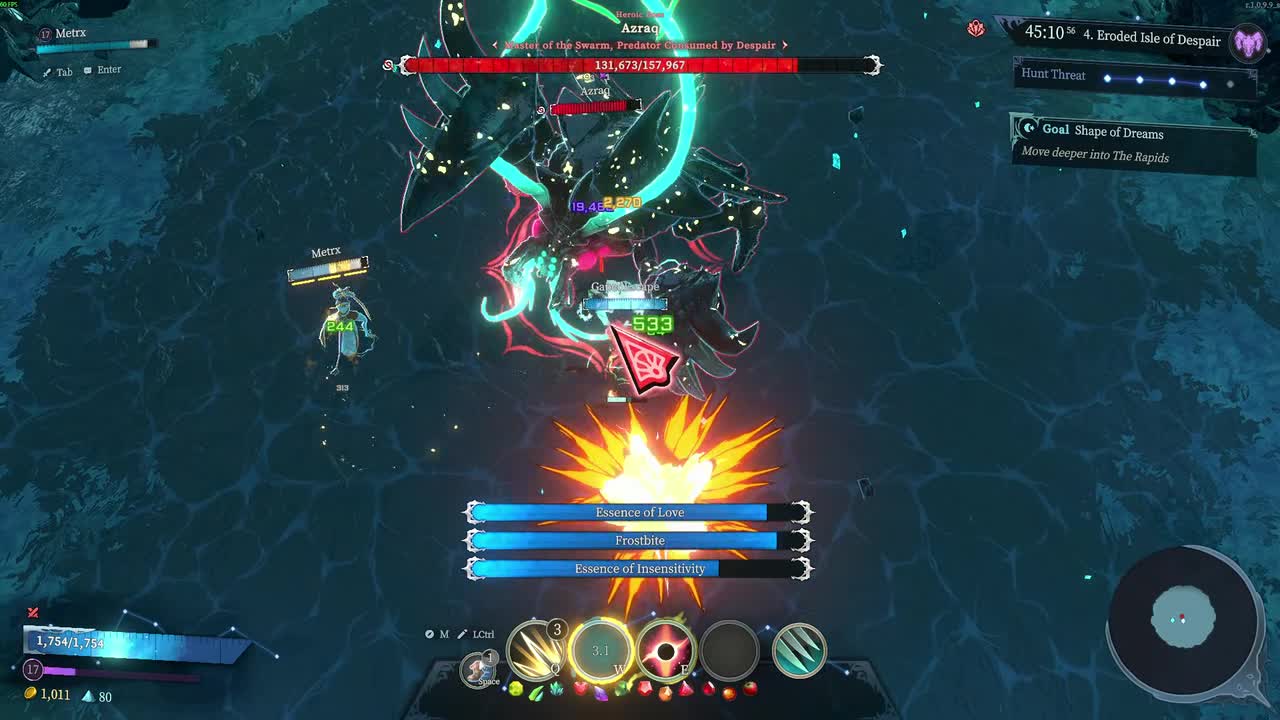
Task: Use the teal claw slash ability
Action: 799,651
